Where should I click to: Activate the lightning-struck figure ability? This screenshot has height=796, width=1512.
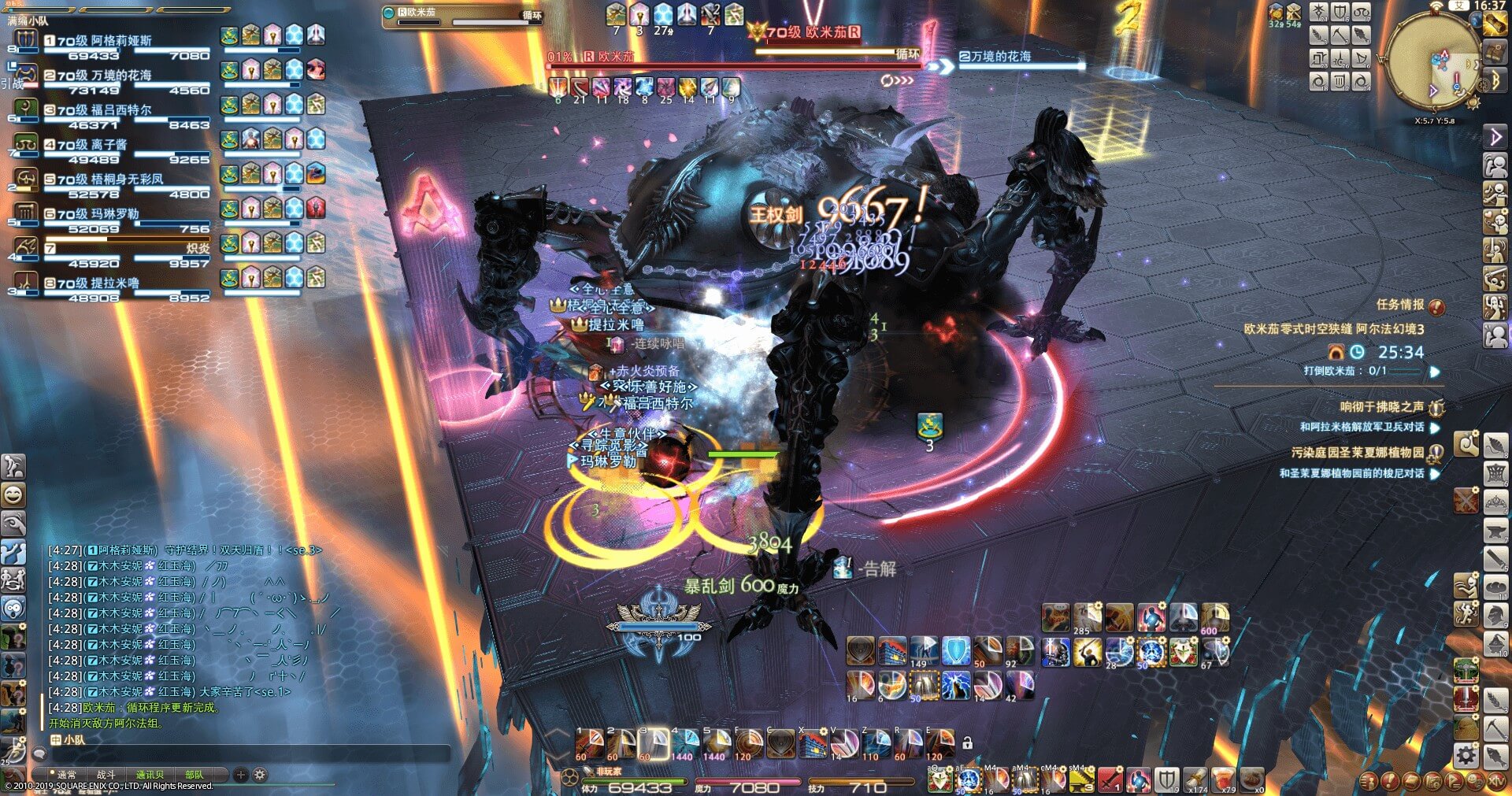[956, 686]
